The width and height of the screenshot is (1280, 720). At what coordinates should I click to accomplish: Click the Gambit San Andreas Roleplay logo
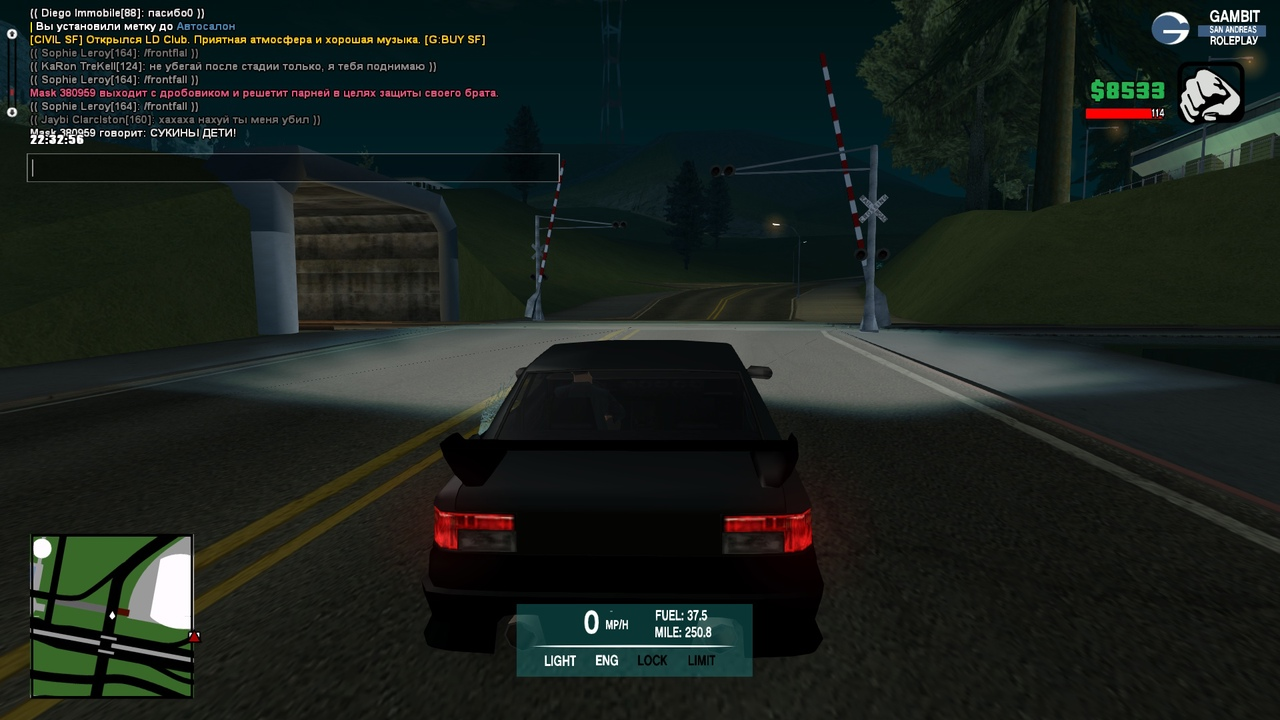1208,28
